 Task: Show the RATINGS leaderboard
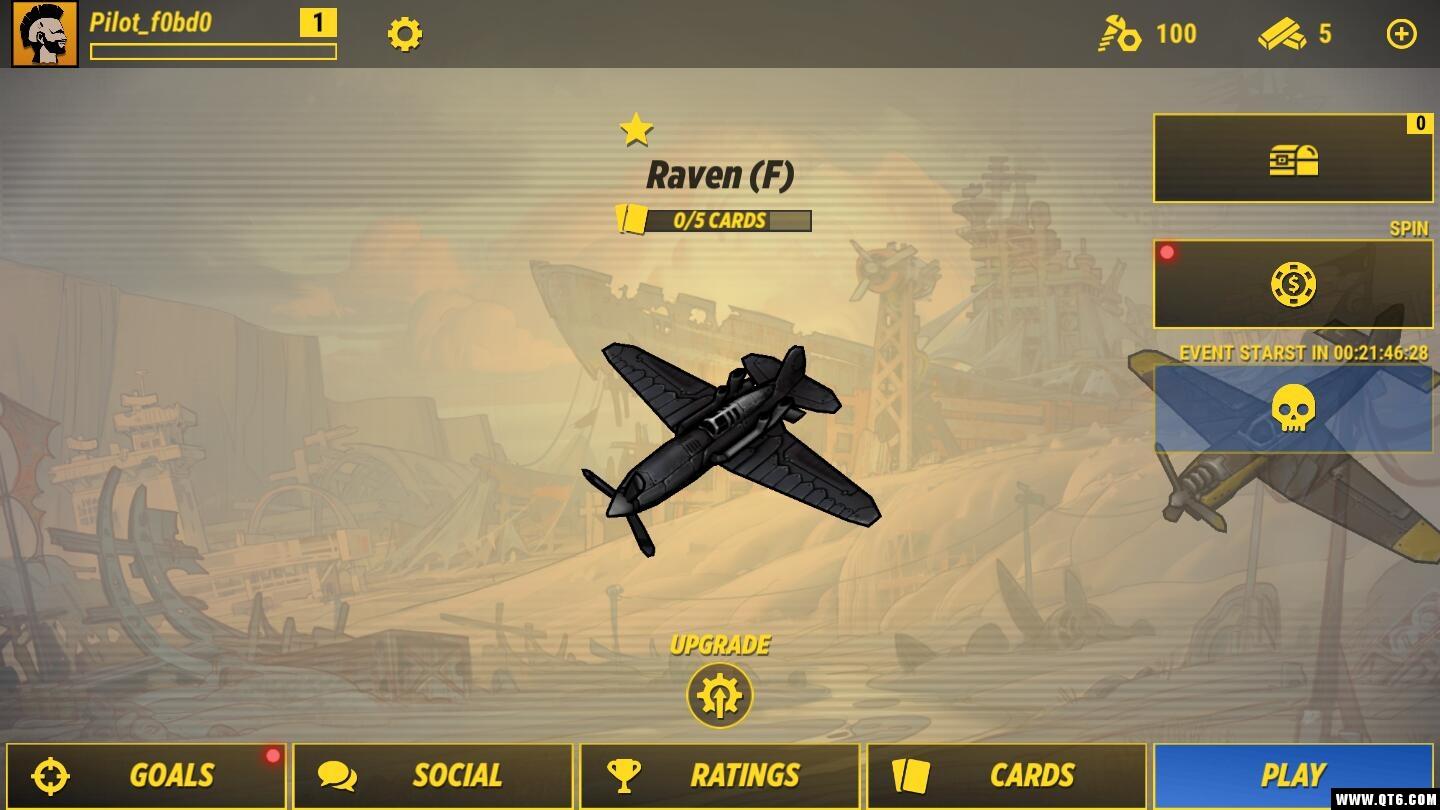pyautogui.click(x=719, y=775)
